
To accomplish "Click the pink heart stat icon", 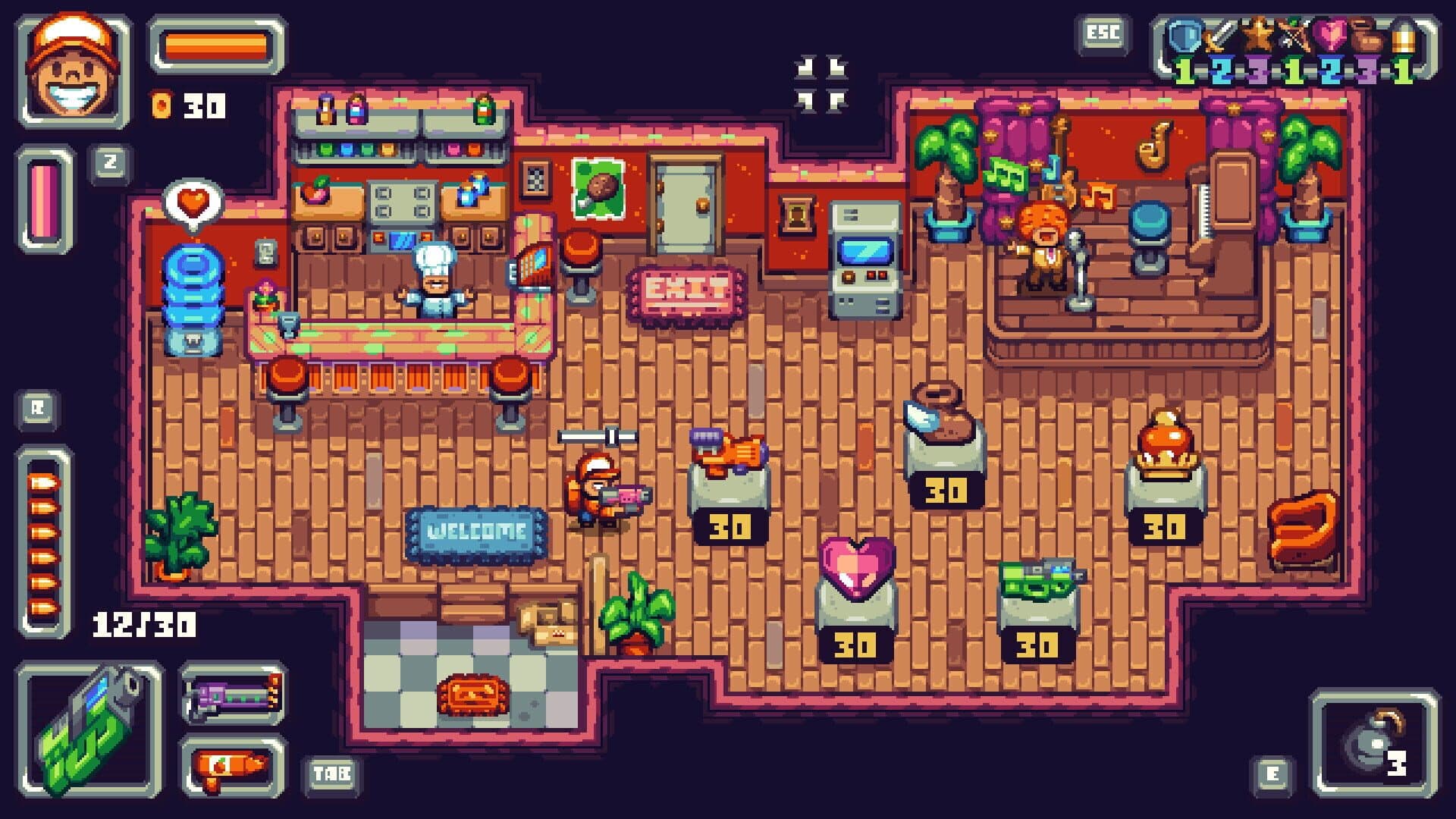I will click(x=1331, y=34).
